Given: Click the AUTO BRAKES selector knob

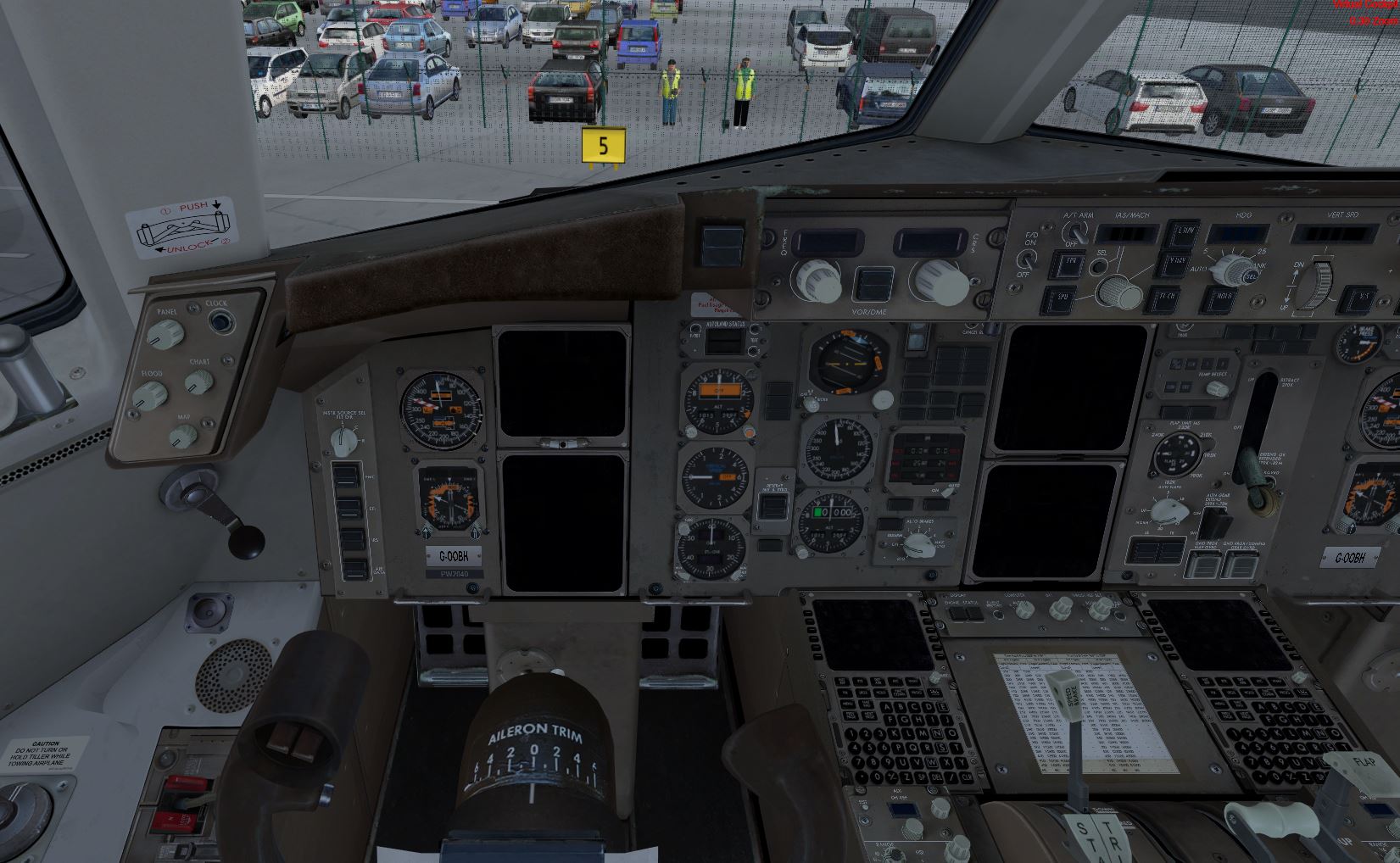Looking at the screenshot, I should [917, 543].
